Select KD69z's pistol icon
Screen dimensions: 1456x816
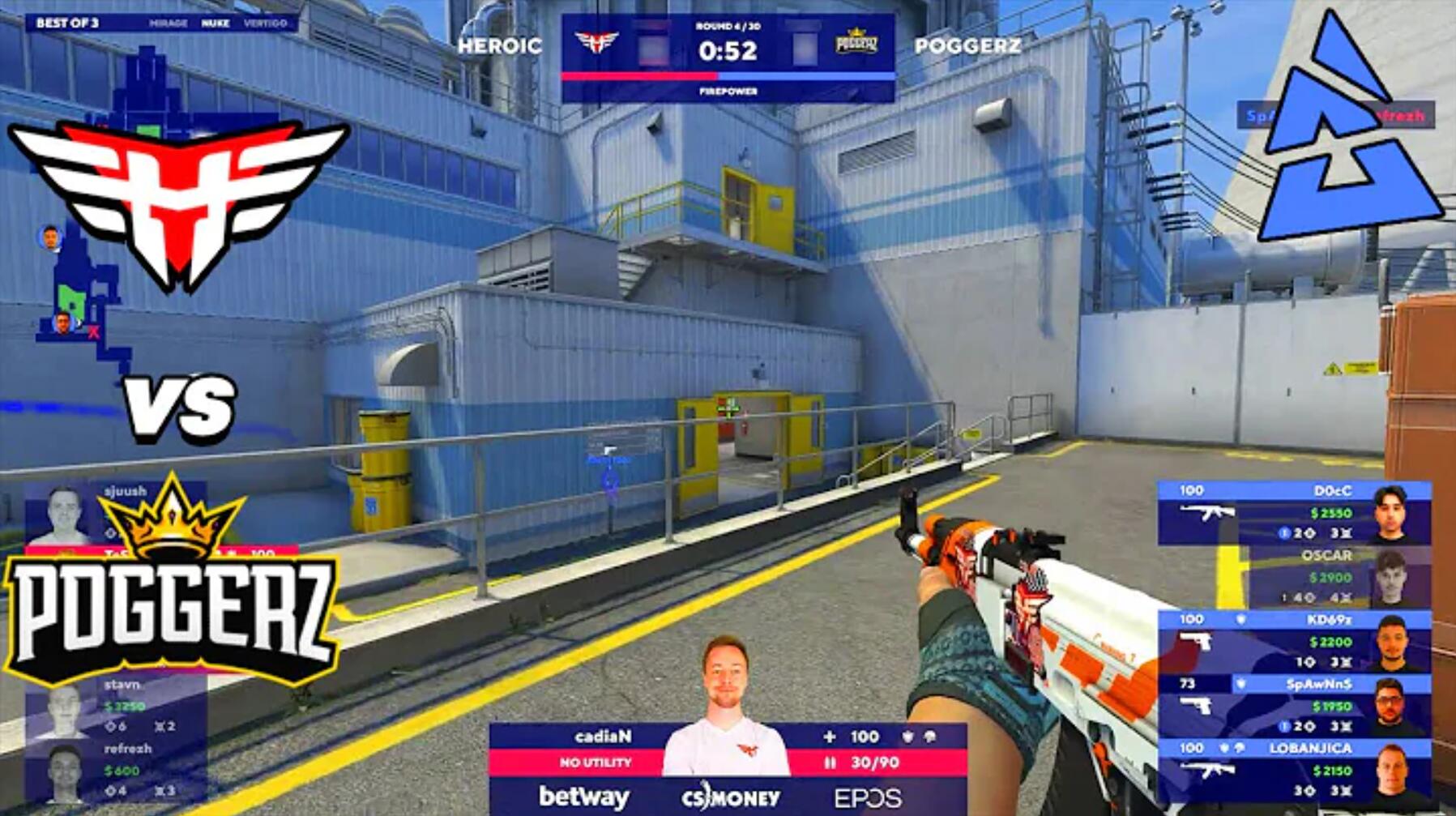1196,643
